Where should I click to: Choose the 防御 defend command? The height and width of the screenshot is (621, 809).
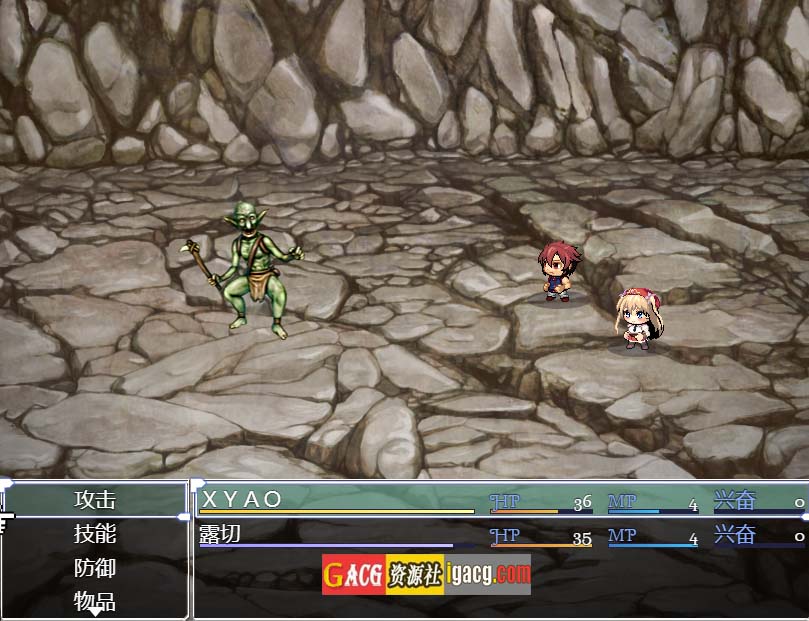tap(95, 567)
